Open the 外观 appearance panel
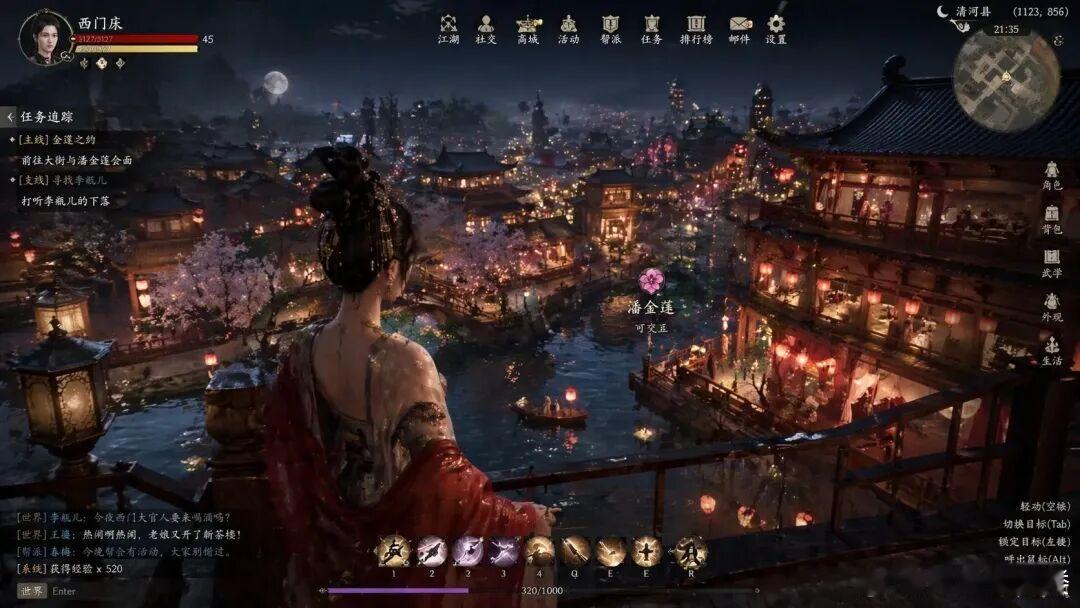 (1052, 307)
